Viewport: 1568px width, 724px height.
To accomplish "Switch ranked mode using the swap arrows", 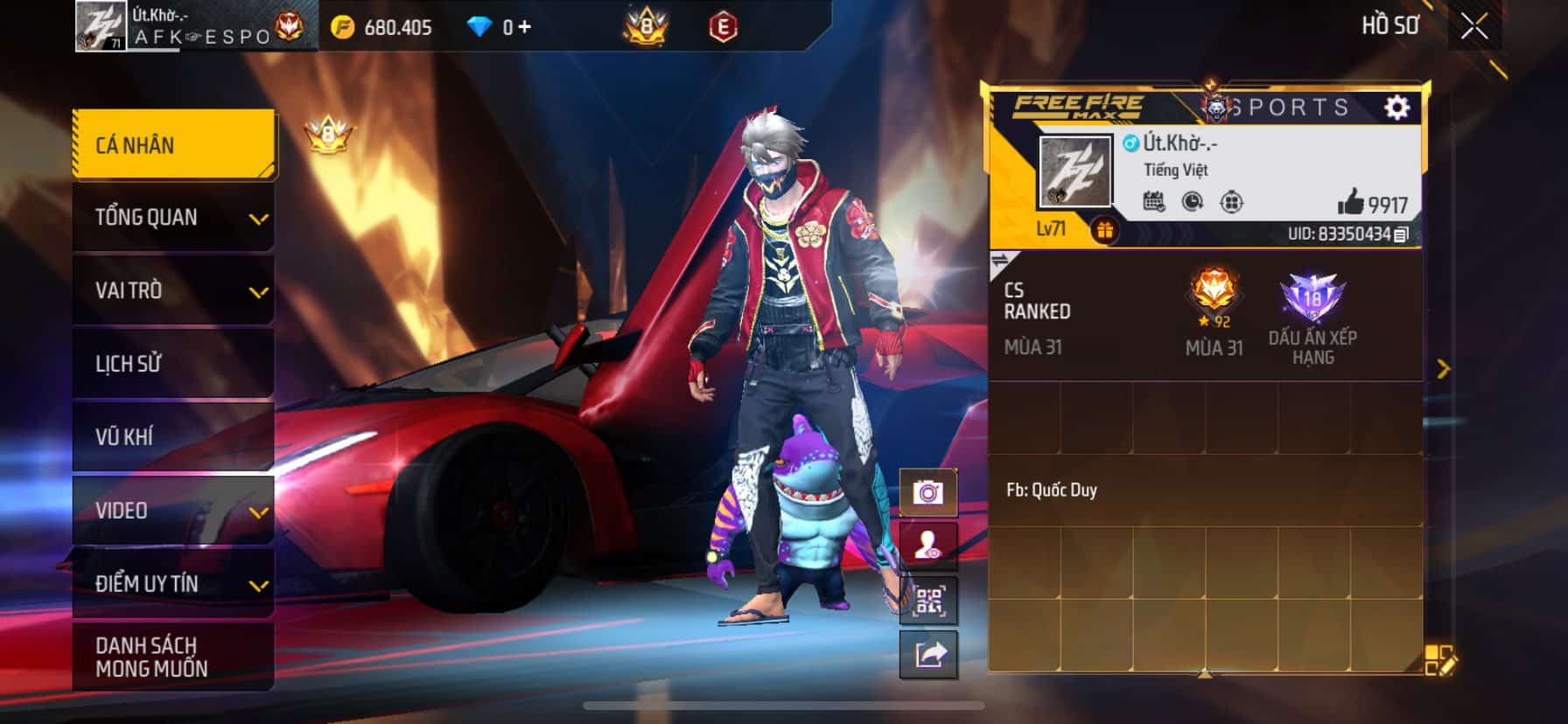I will (1000, 261).
